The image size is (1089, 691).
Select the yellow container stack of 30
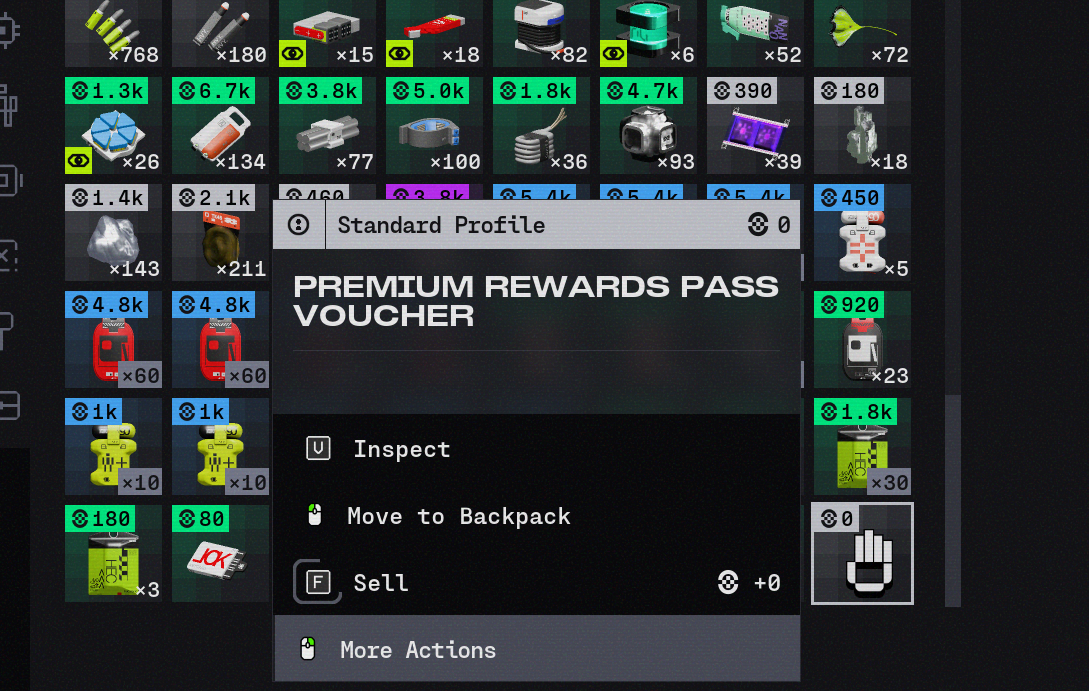point(862,446)
